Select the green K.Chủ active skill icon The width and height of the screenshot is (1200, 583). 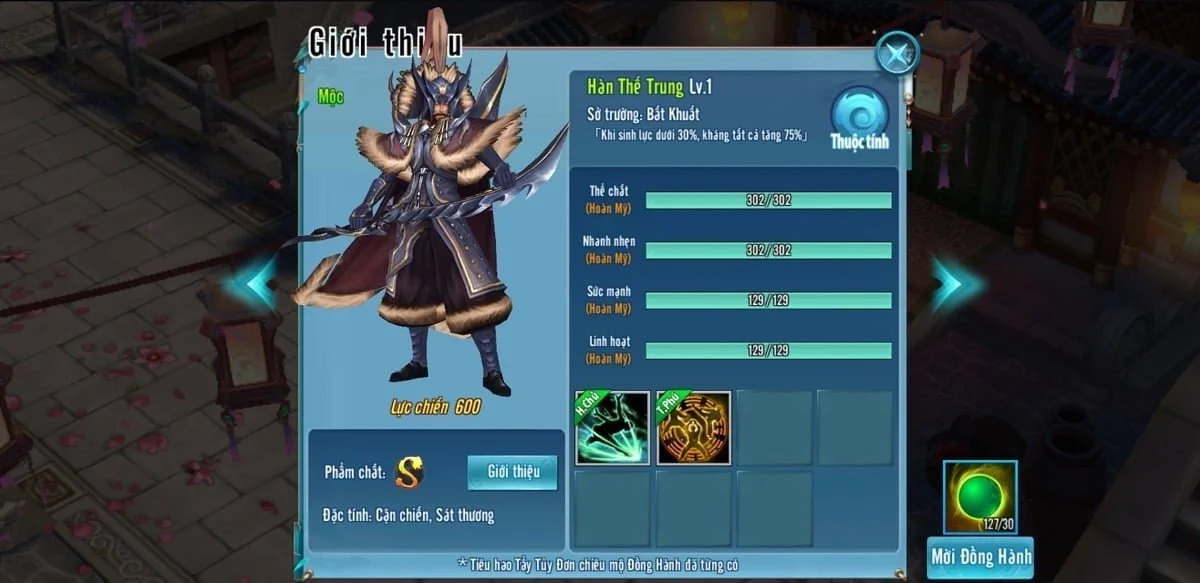click(612, 428)
